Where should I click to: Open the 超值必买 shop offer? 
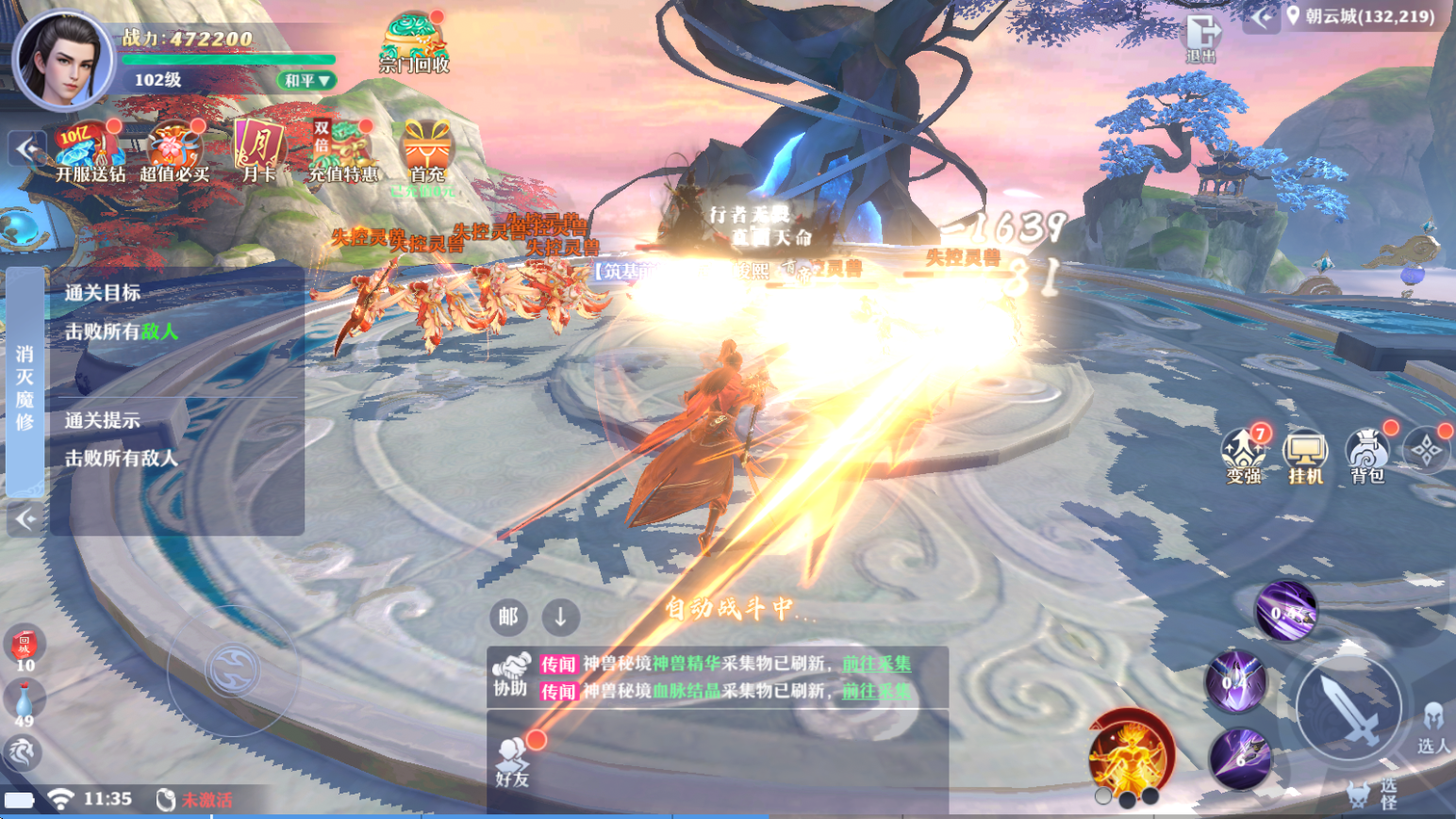click(174, 153)
